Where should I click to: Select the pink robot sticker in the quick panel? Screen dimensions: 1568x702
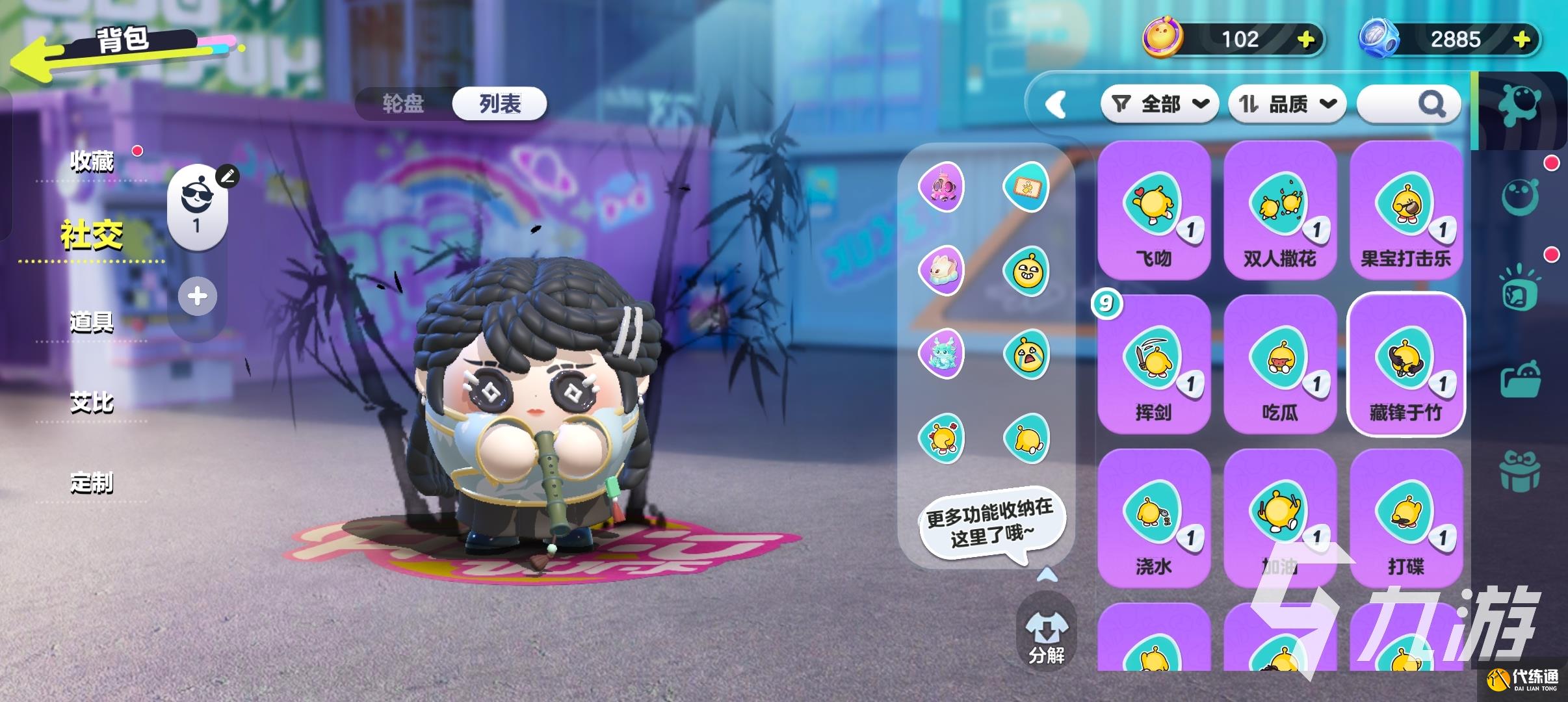(943, 187)
